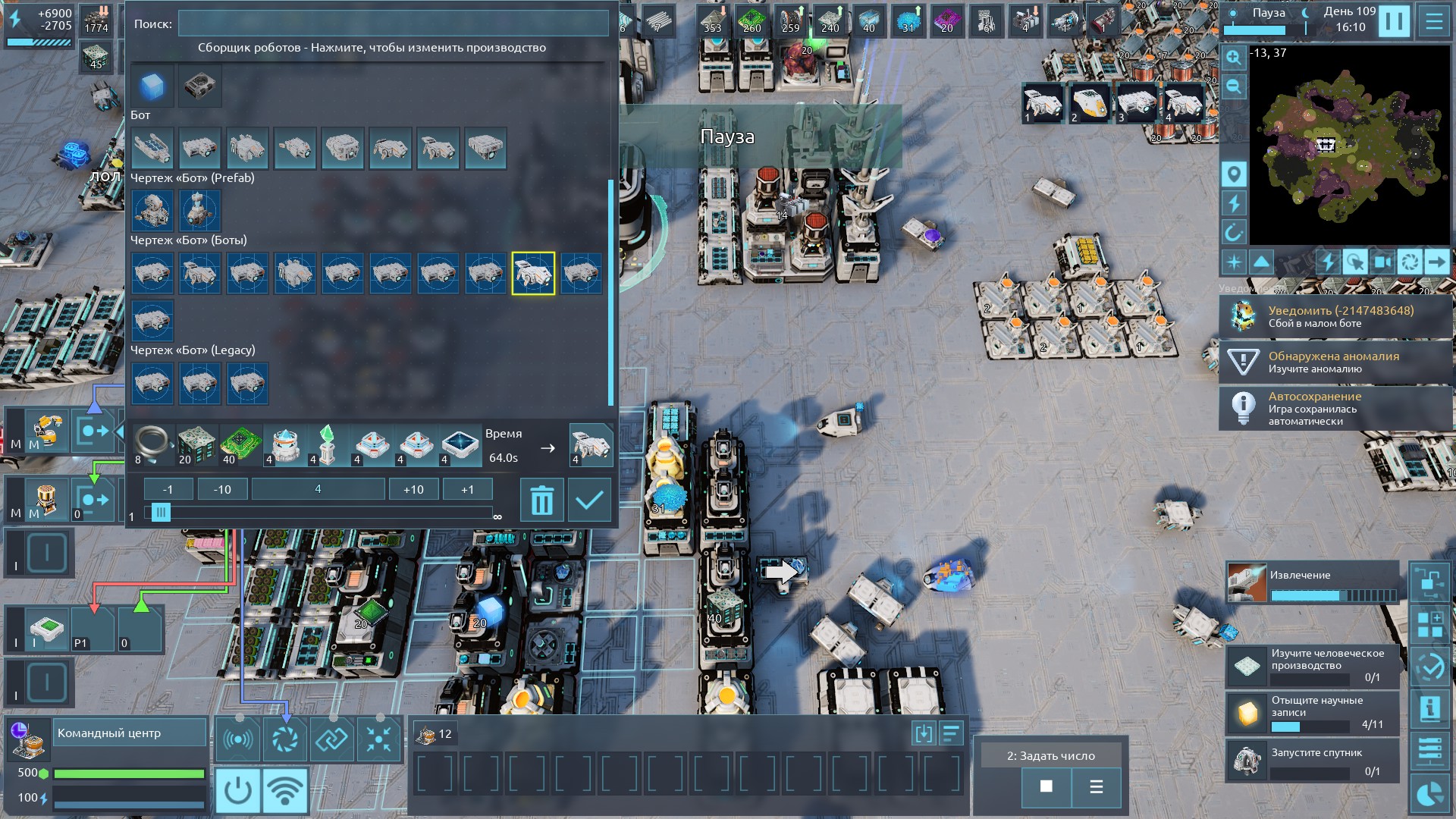This screenshot has width=1456, height=819.
Task: Confirm production with the checkmark button
Action: click(589, 500)
